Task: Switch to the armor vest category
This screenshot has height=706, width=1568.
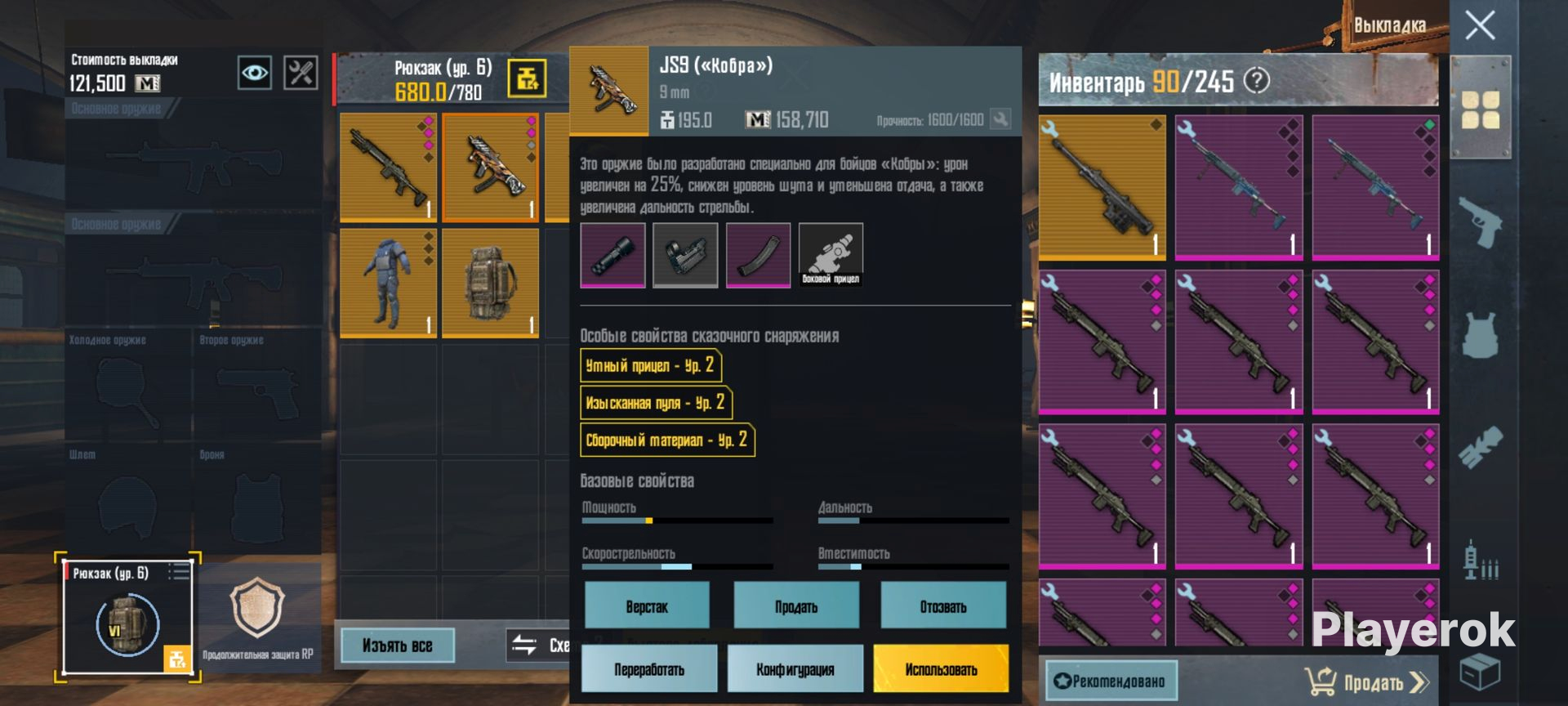Action: pos(1480,334)
